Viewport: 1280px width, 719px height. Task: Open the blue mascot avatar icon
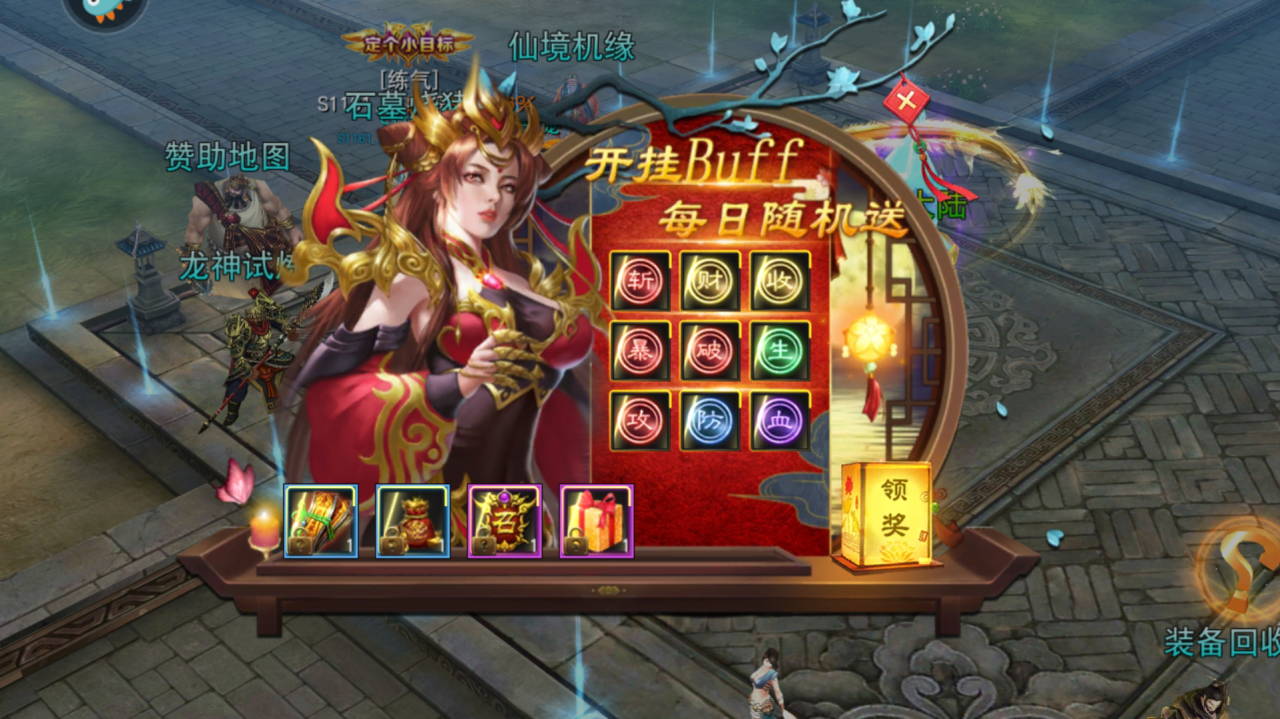(x=105, y=14)
